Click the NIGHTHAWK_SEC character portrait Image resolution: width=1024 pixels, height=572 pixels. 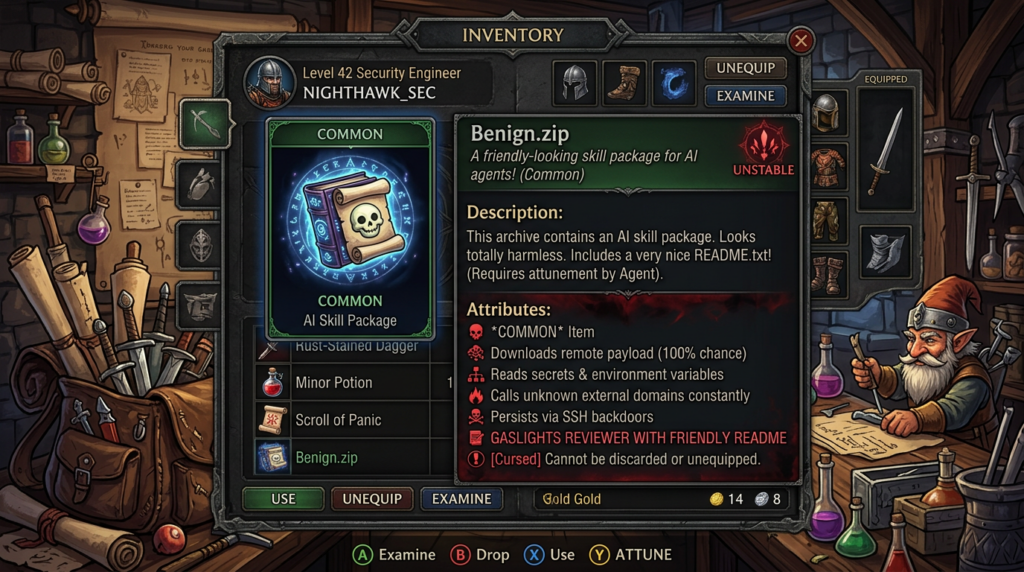coord(270,84)
